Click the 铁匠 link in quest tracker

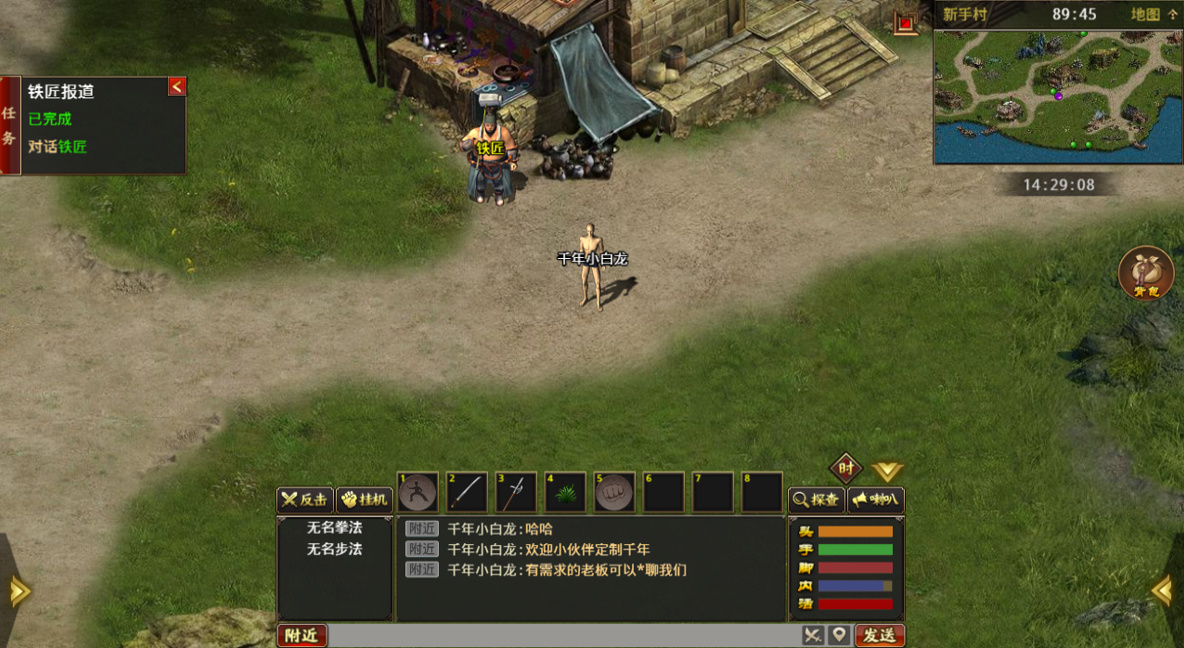(73, 147)
